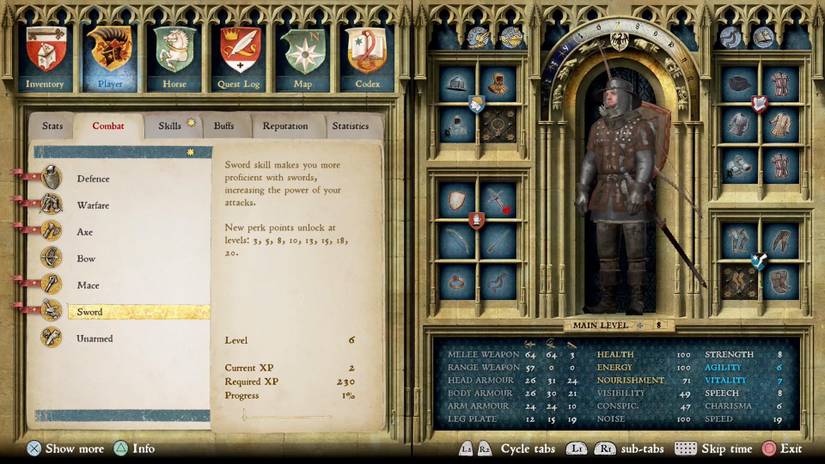Select the Combat tab
The image size is (825, 464).
(108, 126)
